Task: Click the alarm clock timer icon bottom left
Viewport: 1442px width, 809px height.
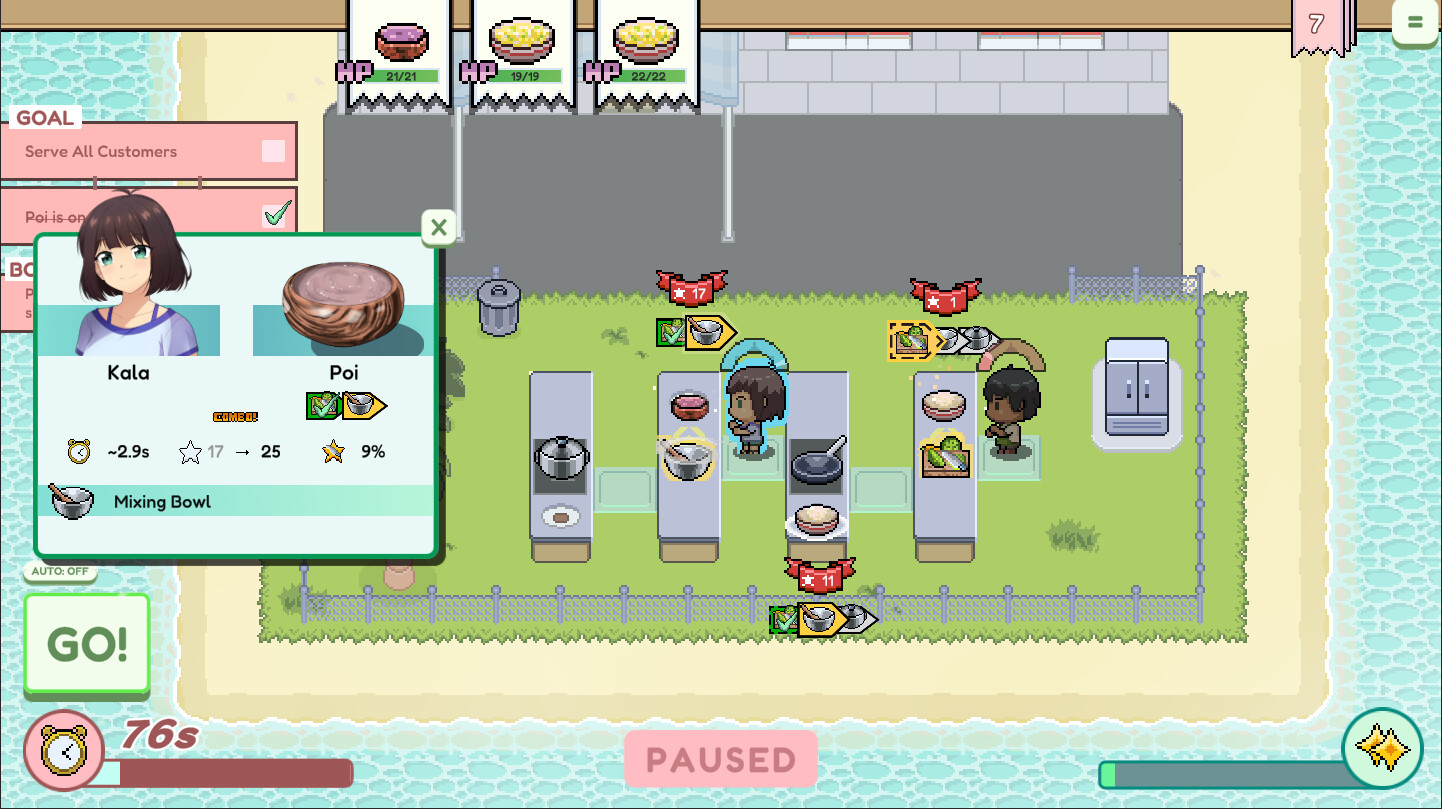Action: (x=64, y=750)
